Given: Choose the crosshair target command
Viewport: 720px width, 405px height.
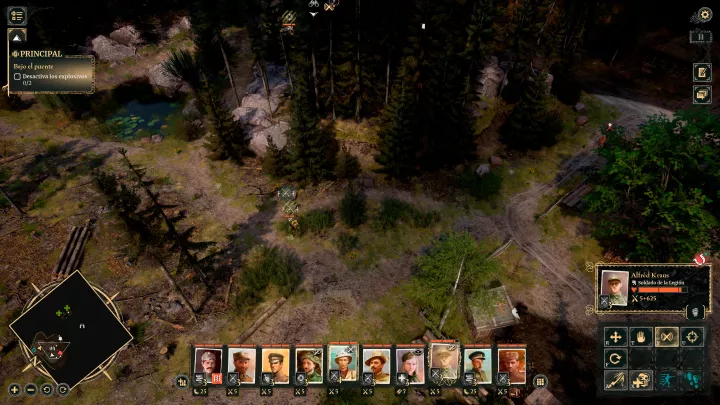Looking at the screenshot, I should tap(691, 337).
